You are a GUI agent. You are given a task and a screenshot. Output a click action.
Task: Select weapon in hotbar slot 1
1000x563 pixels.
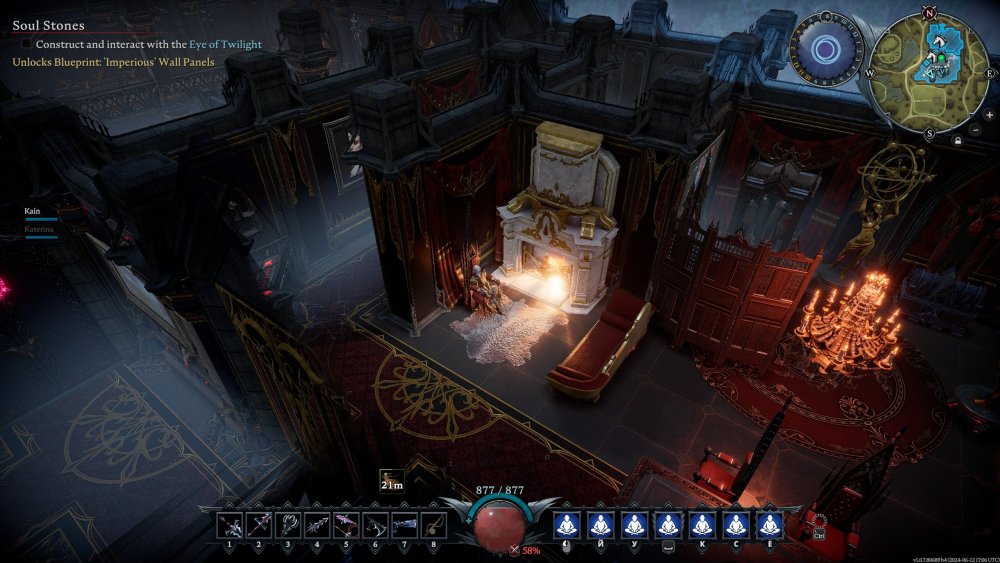(230, 524)
